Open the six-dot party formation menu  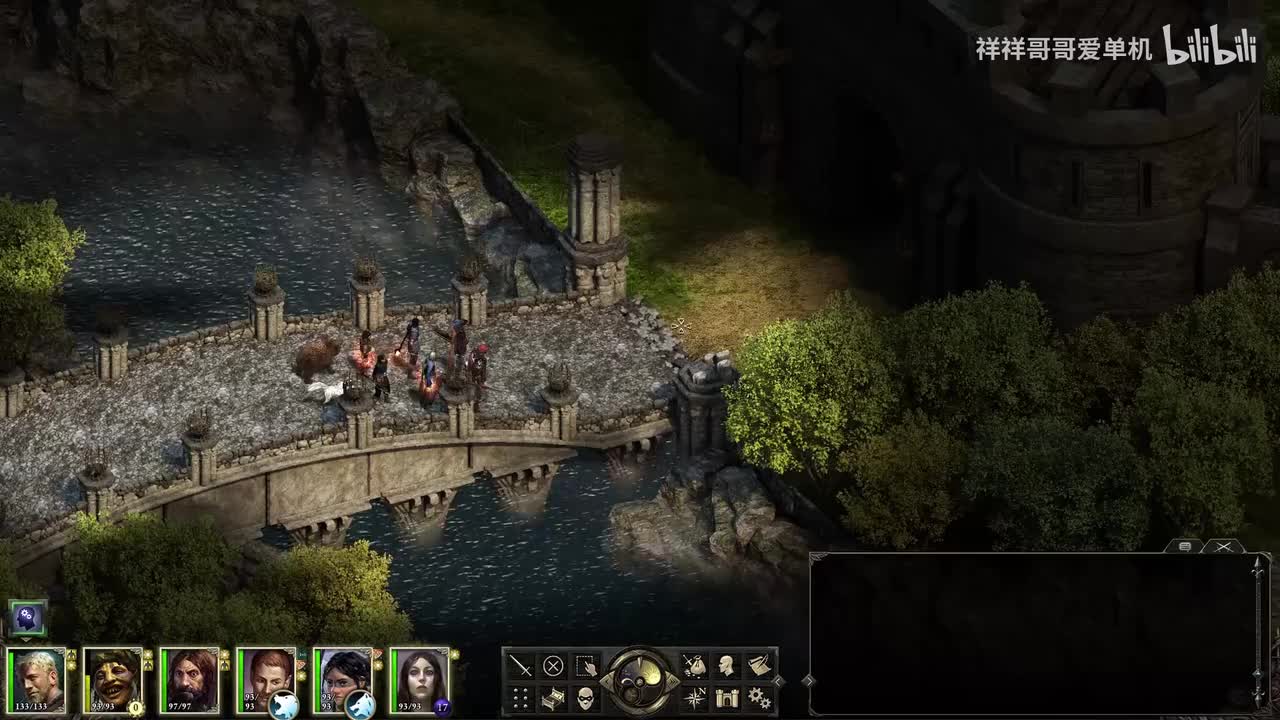pyautogui.click(x=521, y=698)
